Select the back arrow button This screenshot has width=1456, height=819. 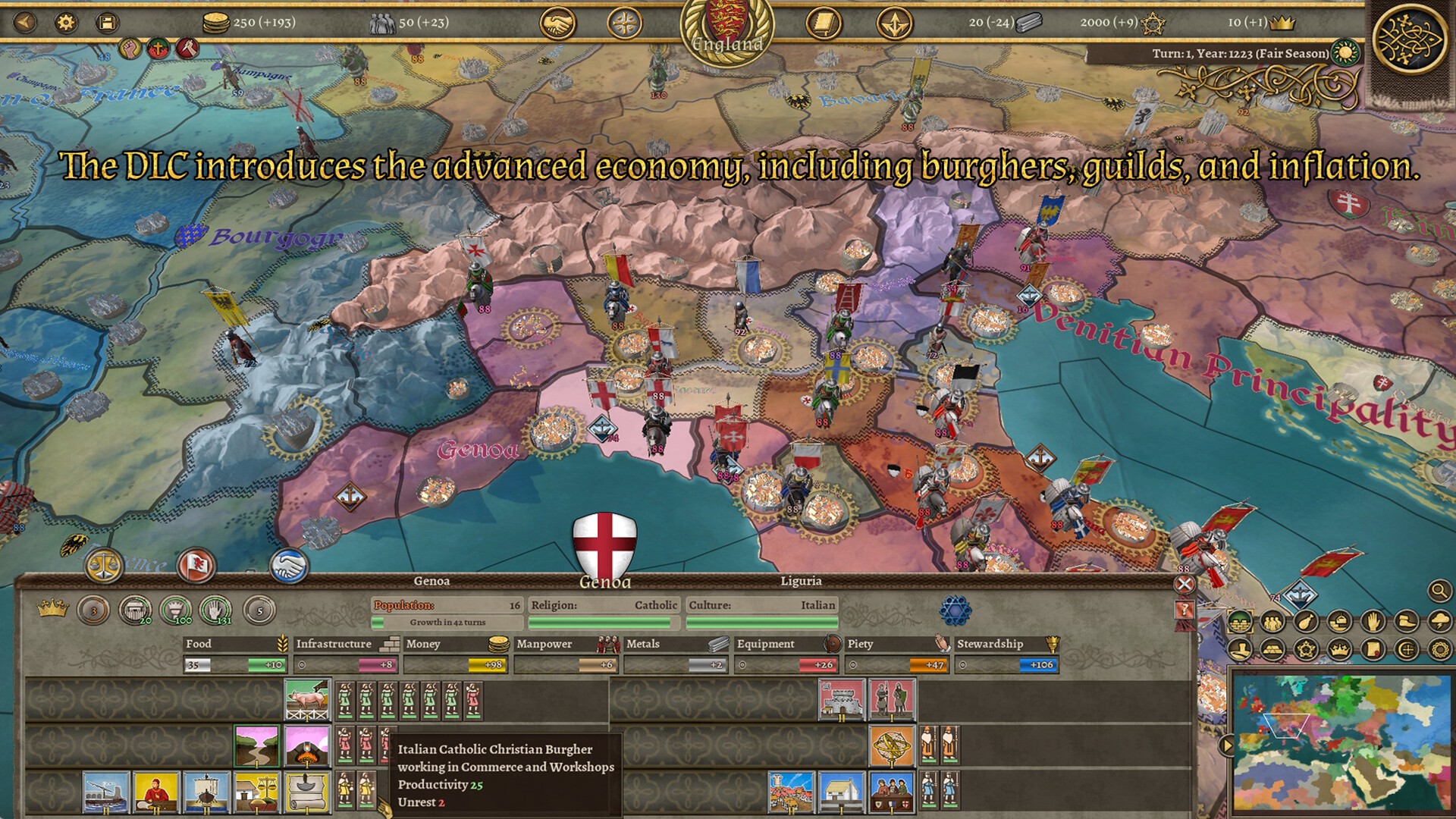pyautogui.click(x=25, y=22)
